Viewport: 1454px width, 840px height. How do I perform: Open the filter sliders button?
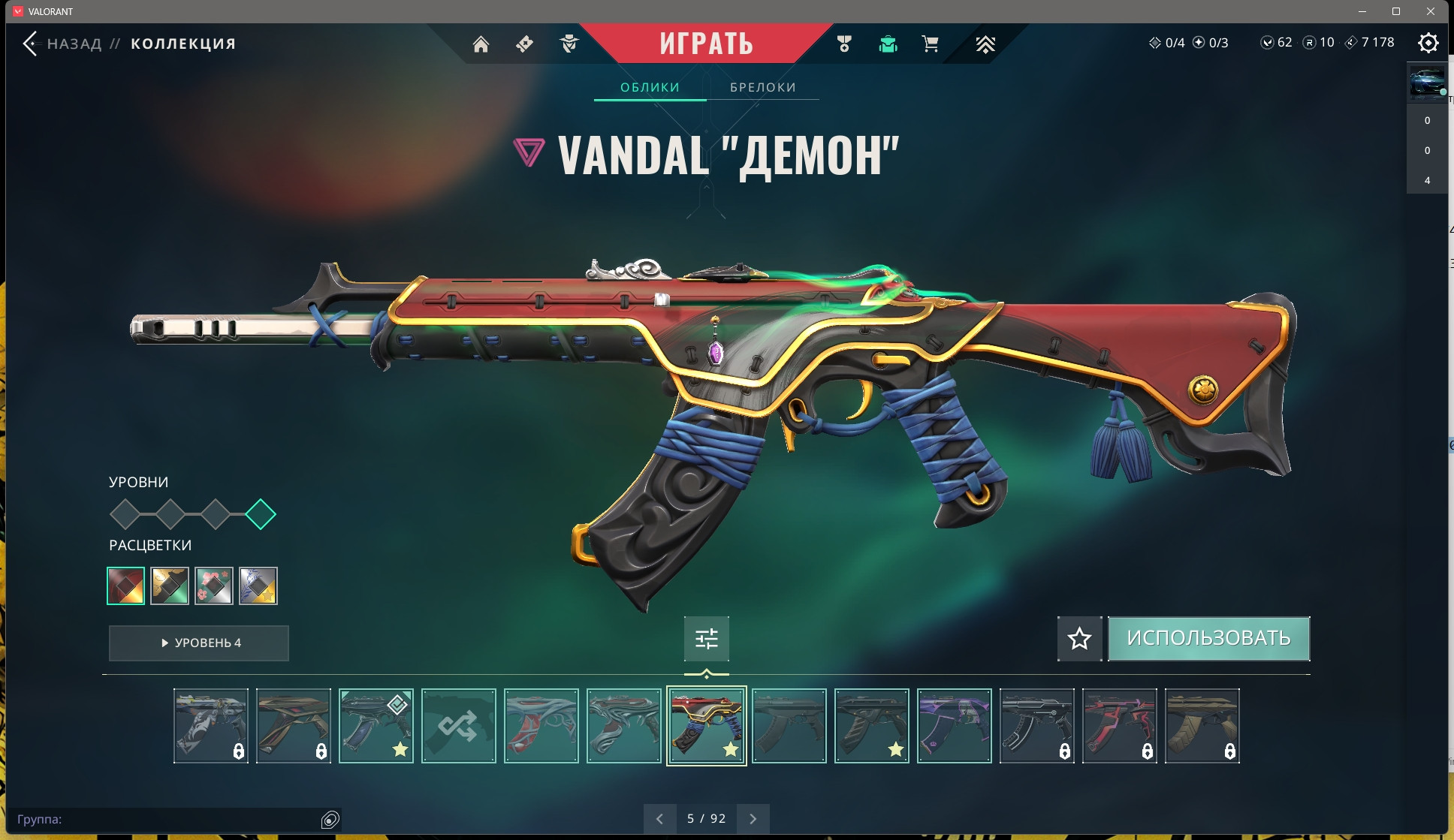click(x=706, y=639)
